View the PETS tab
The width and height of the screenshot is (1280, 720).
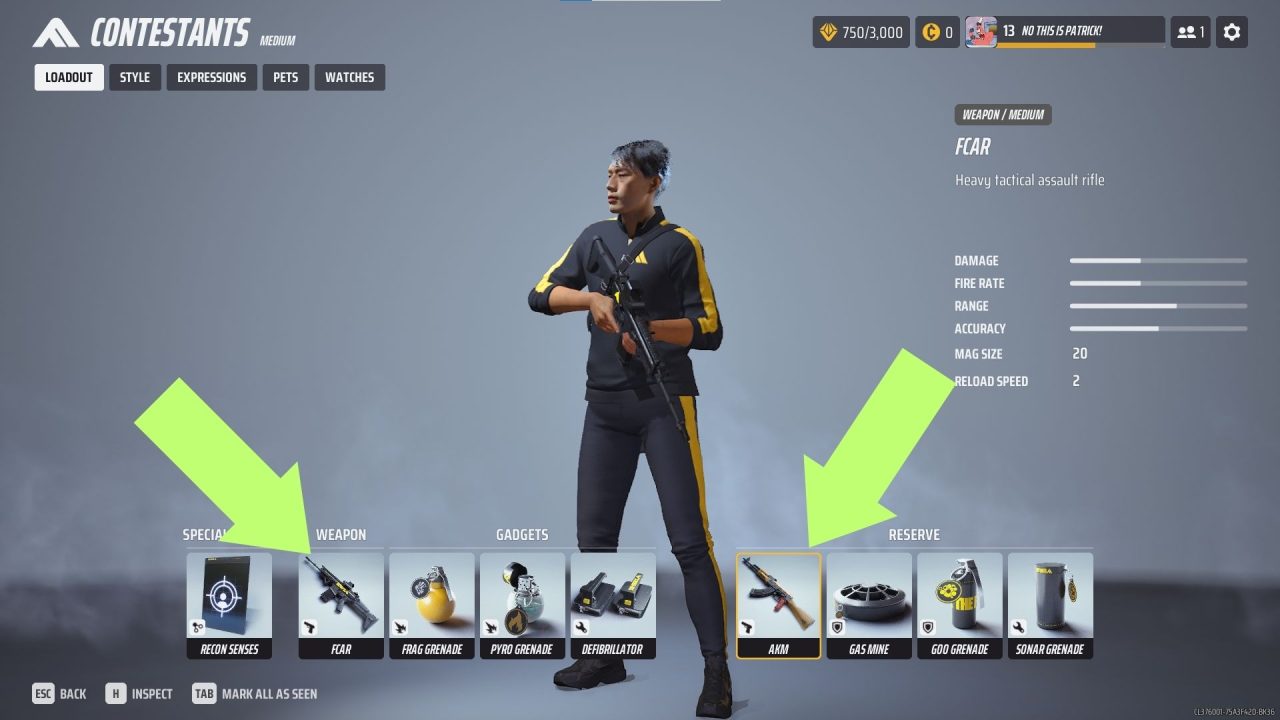click(x=285, y=77)
